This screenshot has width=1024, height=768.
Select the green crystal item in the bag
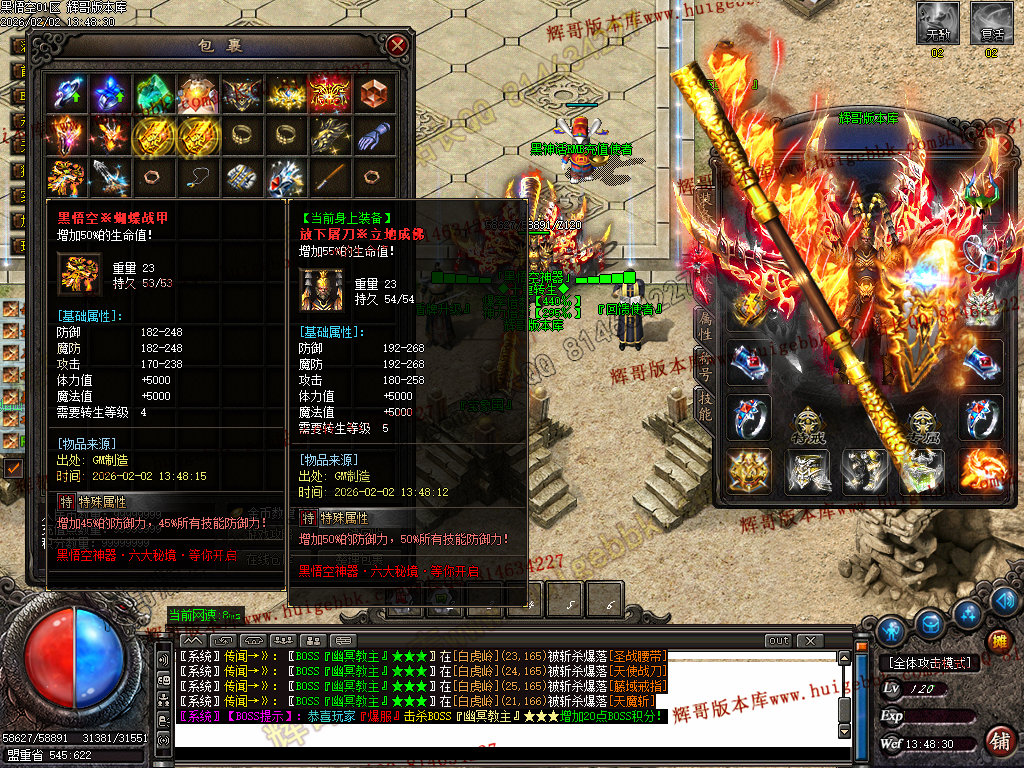pyautogui.click(x=154, y=94)
